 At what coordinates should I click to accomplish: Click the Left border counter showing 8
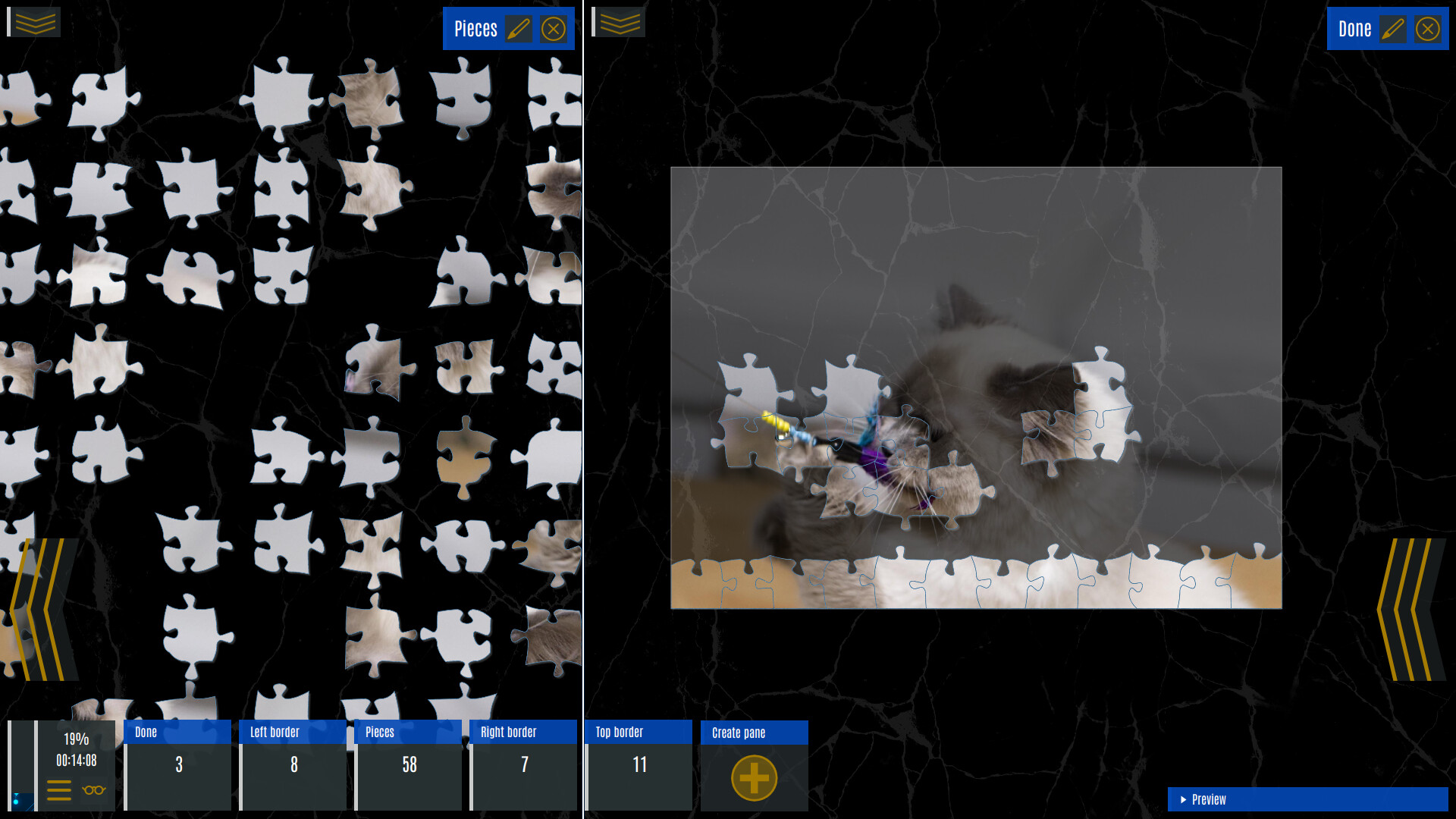click(293, 766)
